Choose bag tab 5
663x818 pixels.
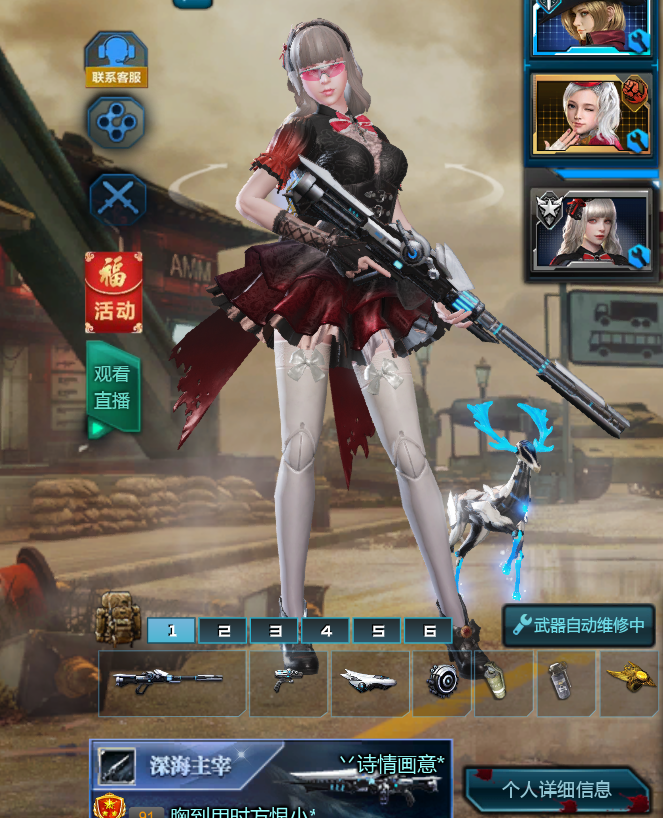(x=377, y=631)
